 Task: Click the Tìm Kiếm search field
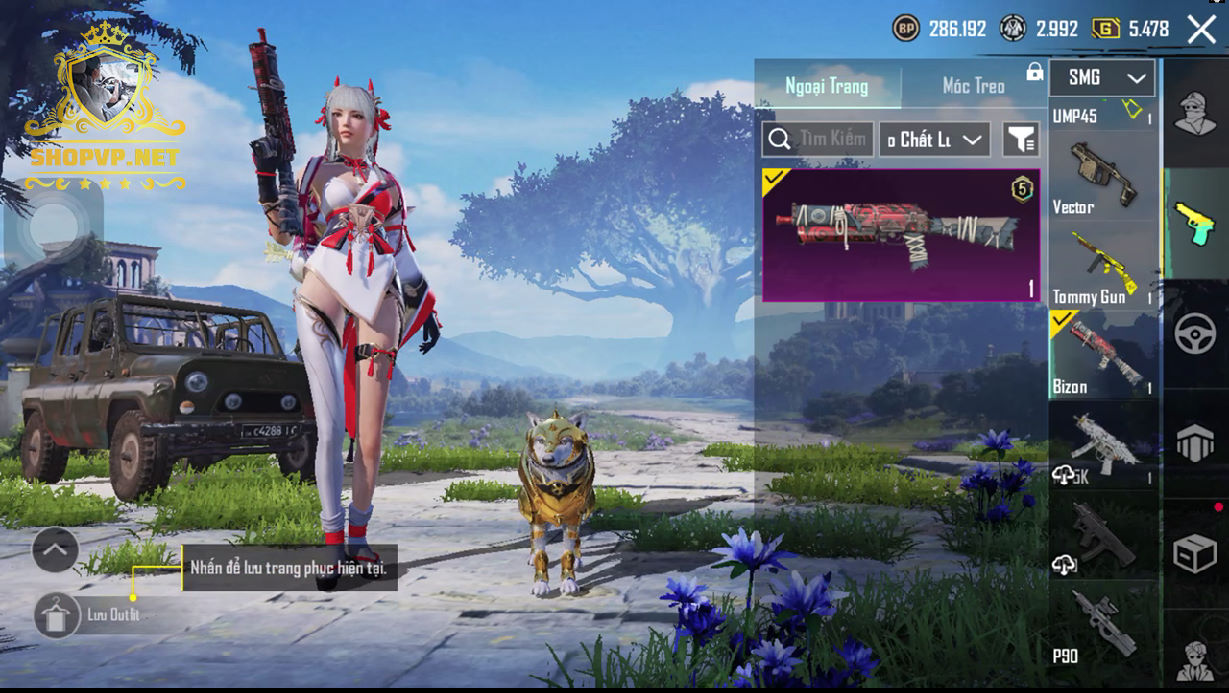(x=818, y=139)
